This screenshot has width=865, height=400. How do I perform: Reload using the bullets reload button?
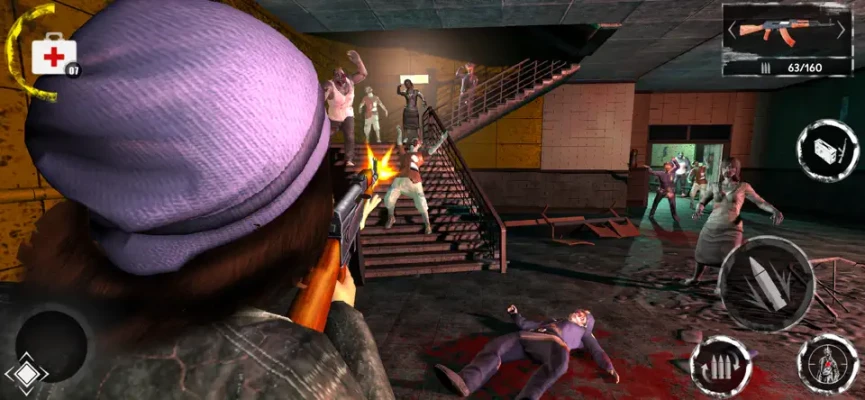721,365
